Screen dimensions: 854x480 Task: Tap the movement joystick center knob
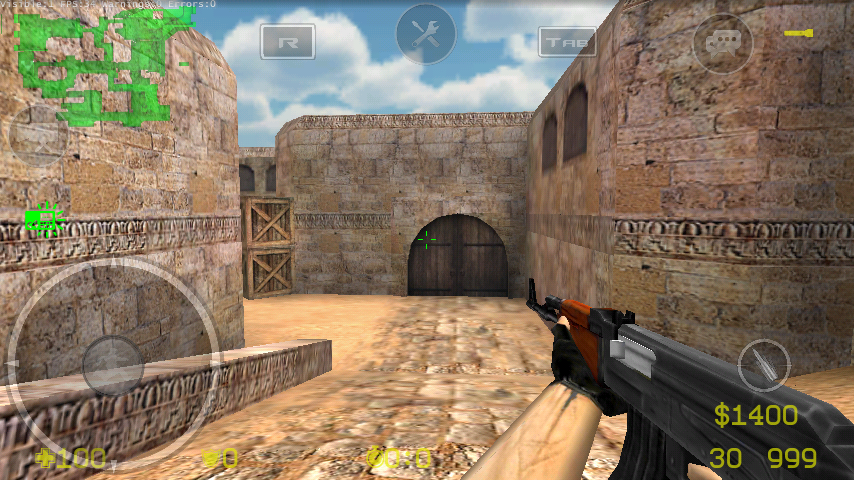click(112, 364)
